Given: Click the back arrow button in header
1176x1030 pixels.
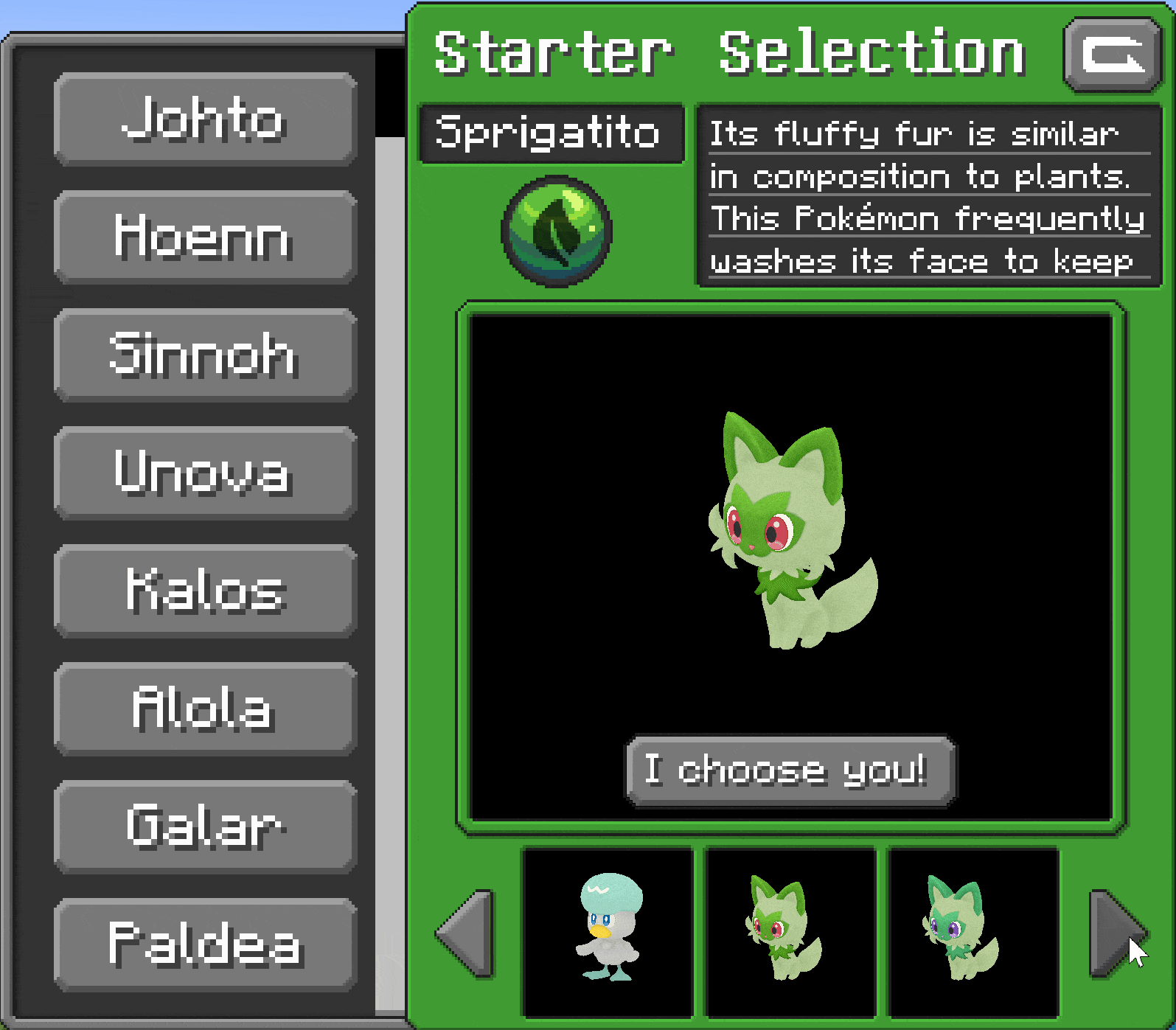Looking at the screenshot, I should click(x=1112, y=55).
